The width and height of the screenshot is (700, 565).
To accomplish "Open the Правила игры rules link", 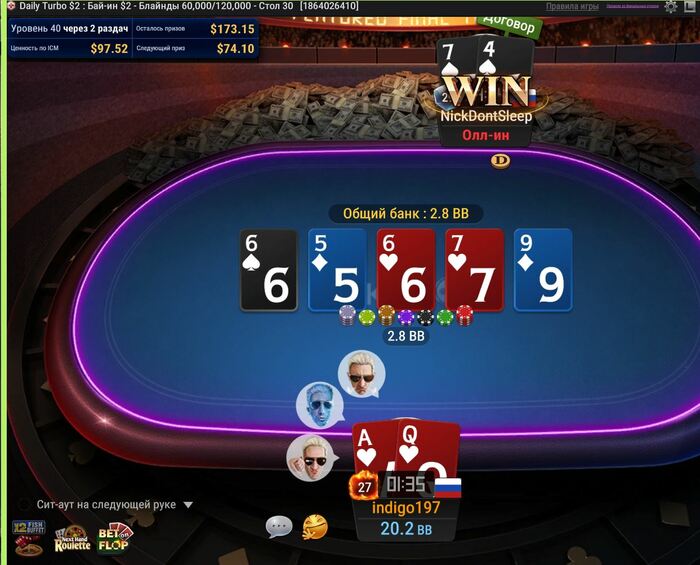I will (572, 6).
